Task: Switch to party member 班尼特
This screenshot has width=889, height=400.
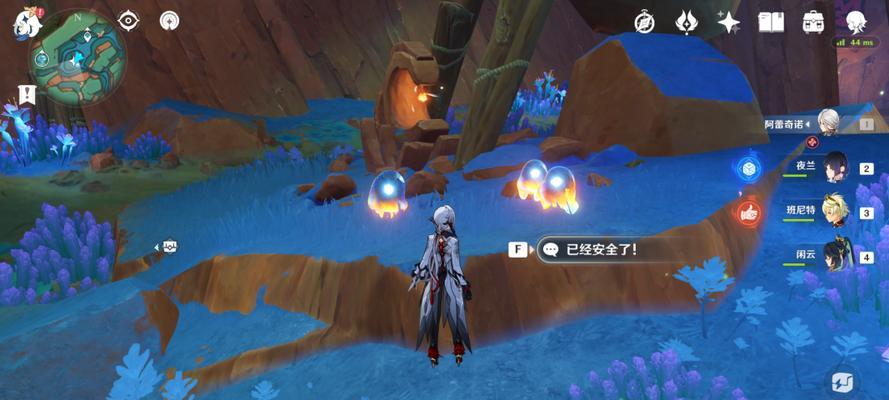Action: [835, 212]
